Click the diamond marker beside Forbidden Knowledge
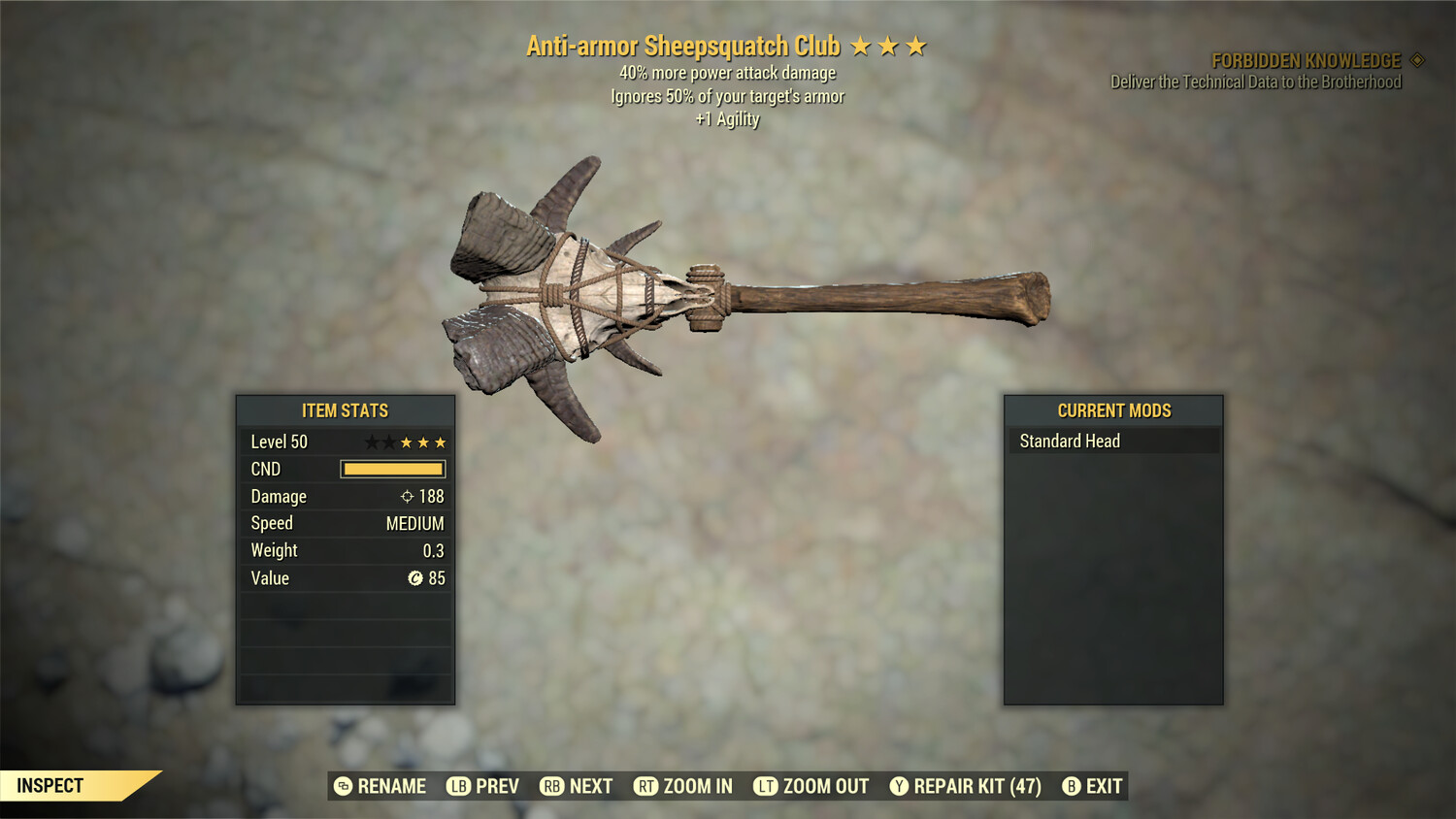The width and height of the screenshot is (1456, 819). 1416,59
